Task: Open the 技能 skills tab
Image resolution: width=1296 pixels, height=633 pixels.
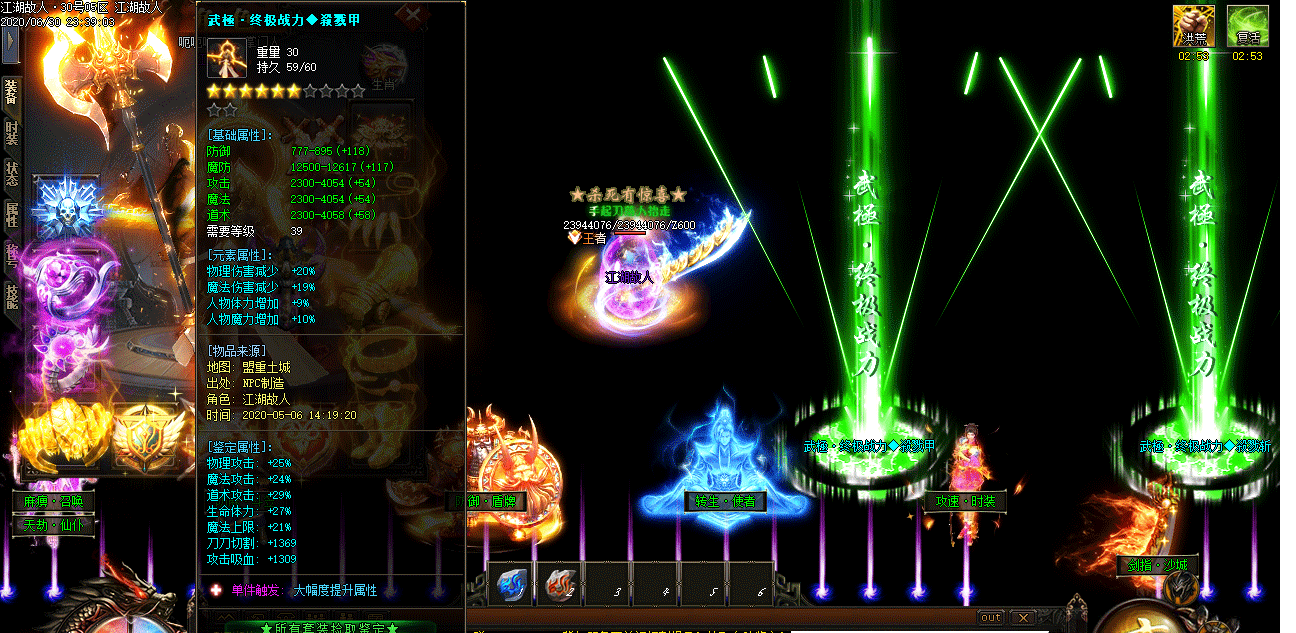Action: (11, 295)
